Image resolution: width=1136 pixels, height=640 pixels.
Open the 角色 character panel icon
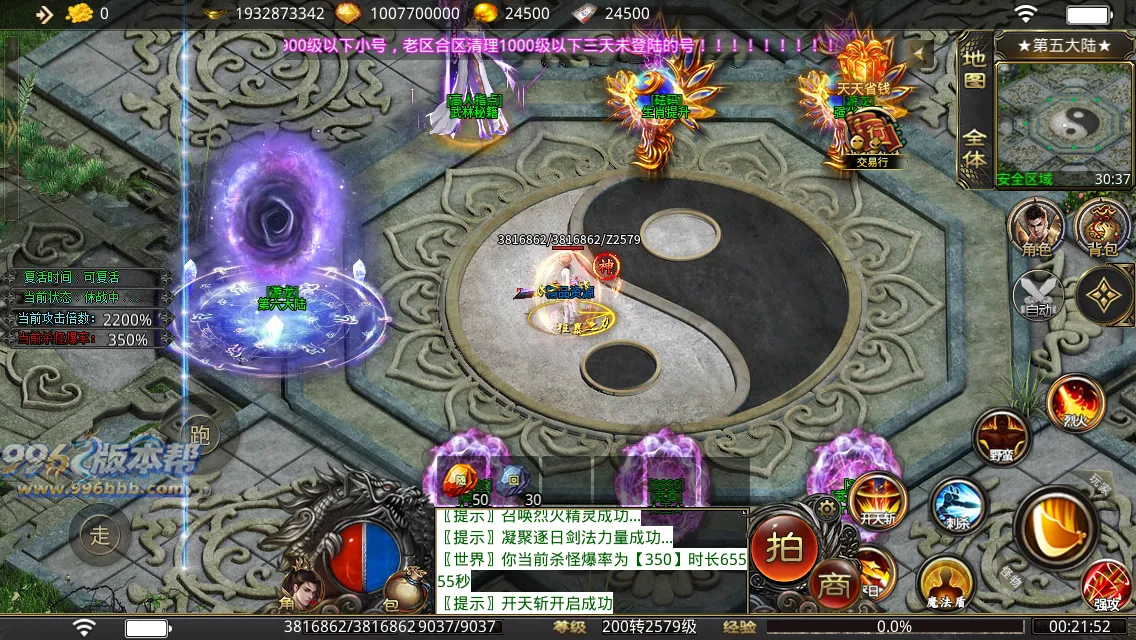pos(1037,226)
